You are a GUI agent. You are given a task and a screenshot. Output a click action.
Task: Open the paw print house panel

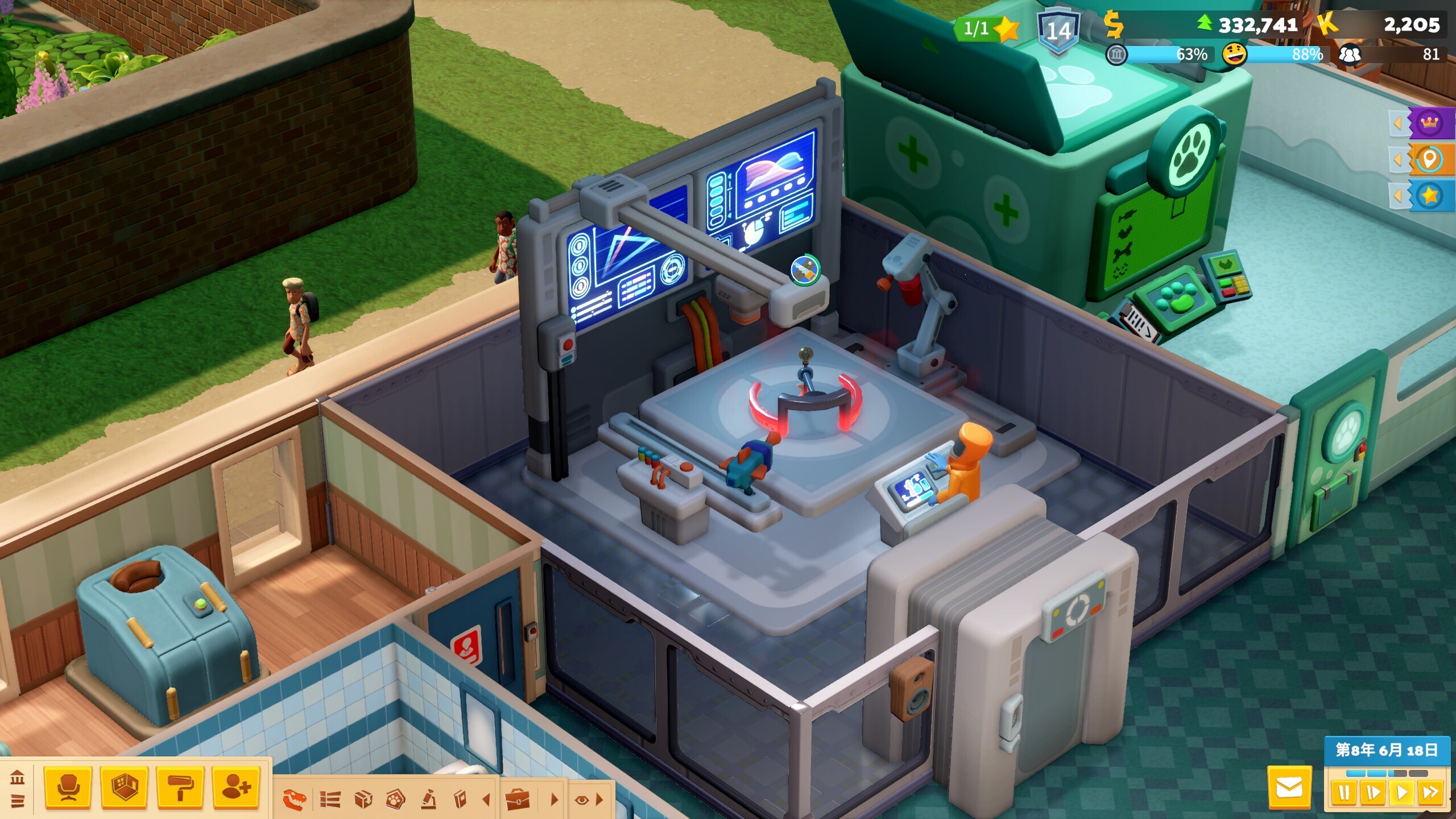pos(395,800)
